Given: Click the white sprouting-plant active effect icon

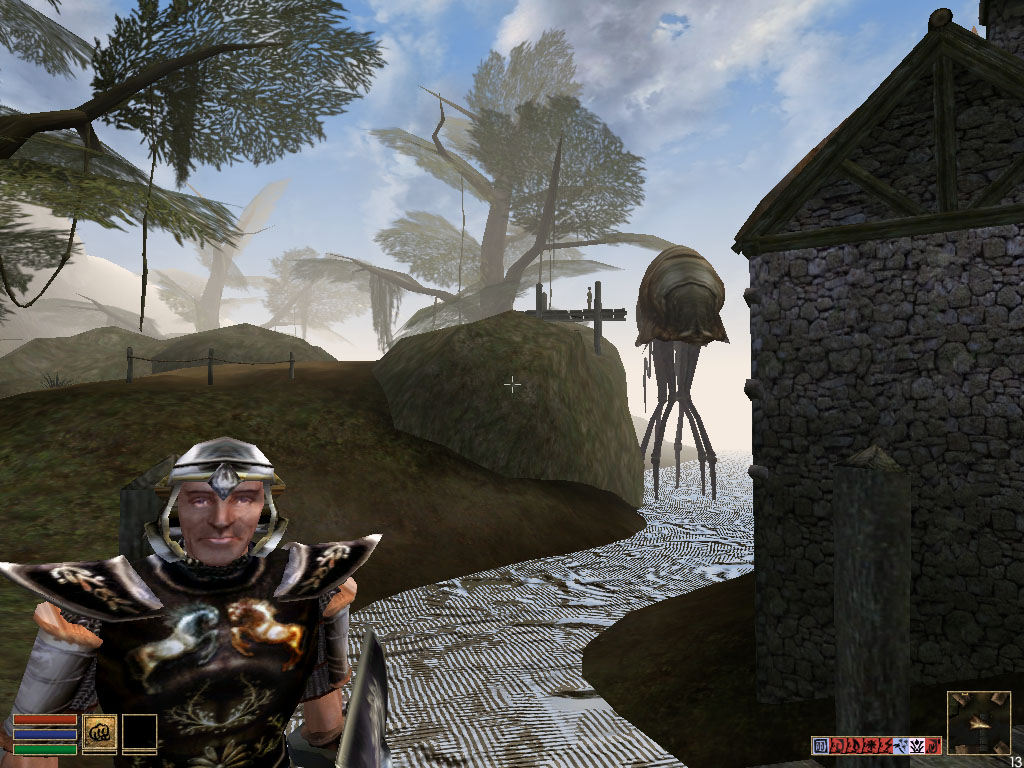Looking at the screenshot, I should pos(917,745).
